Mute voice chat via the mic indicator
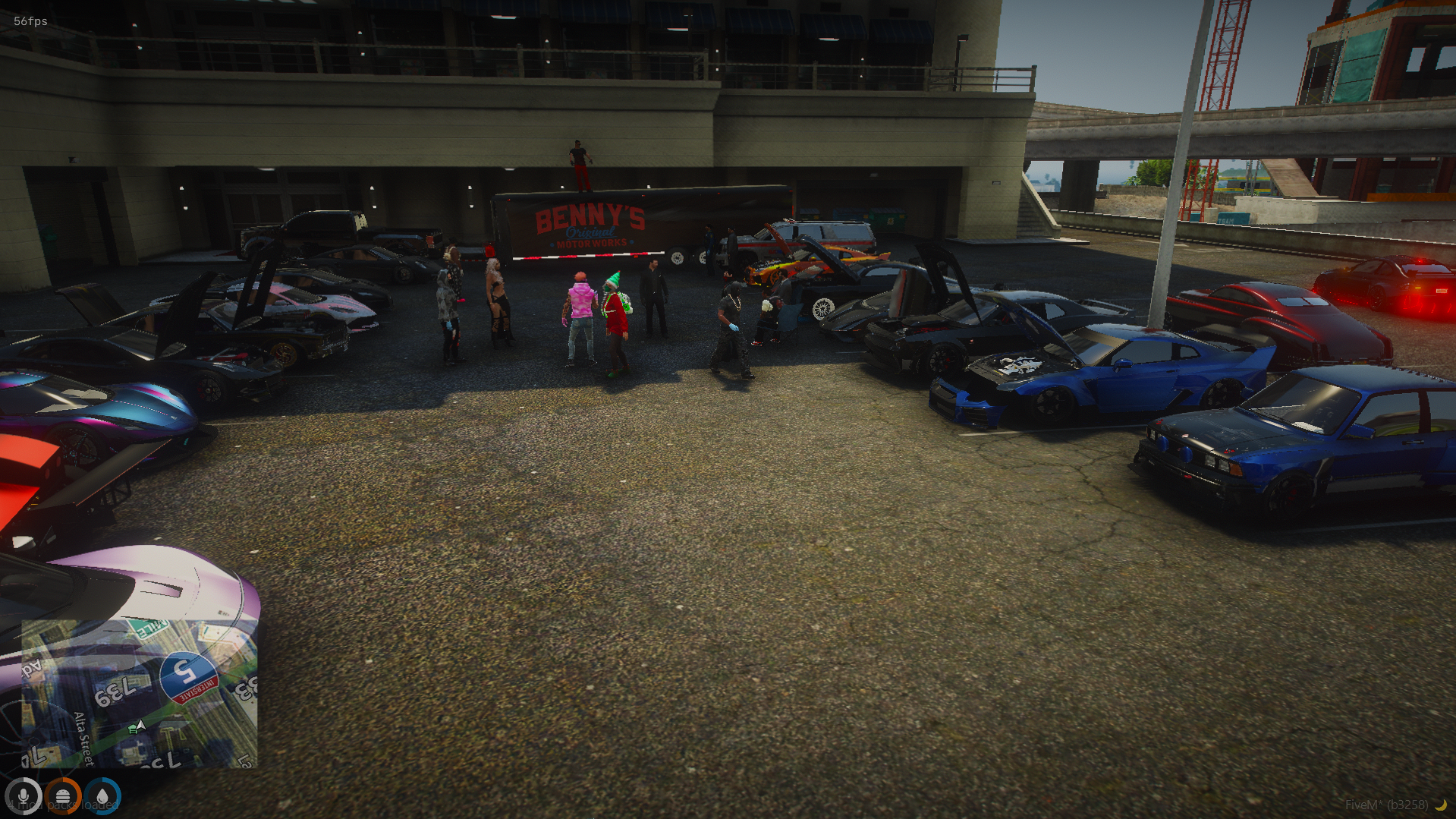 click(x=25, y=796)
